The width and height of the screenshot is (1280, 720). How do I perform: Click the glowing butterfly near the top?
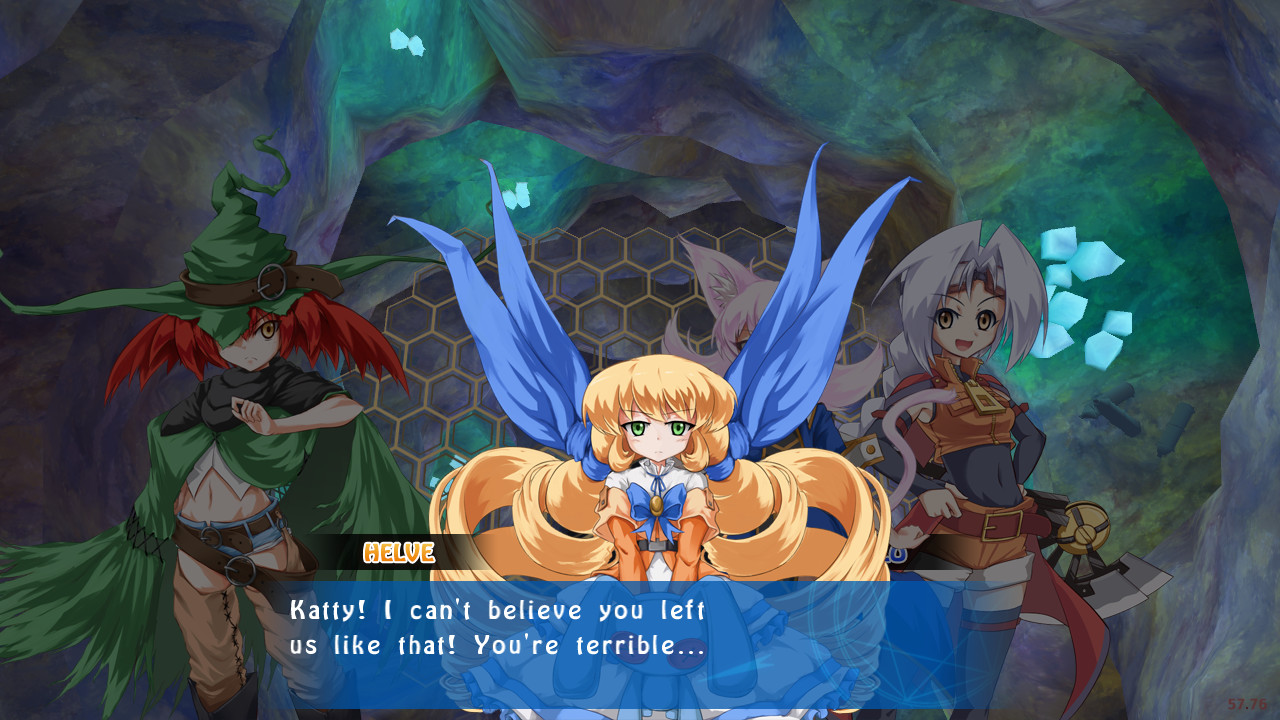tap(408, 44)
